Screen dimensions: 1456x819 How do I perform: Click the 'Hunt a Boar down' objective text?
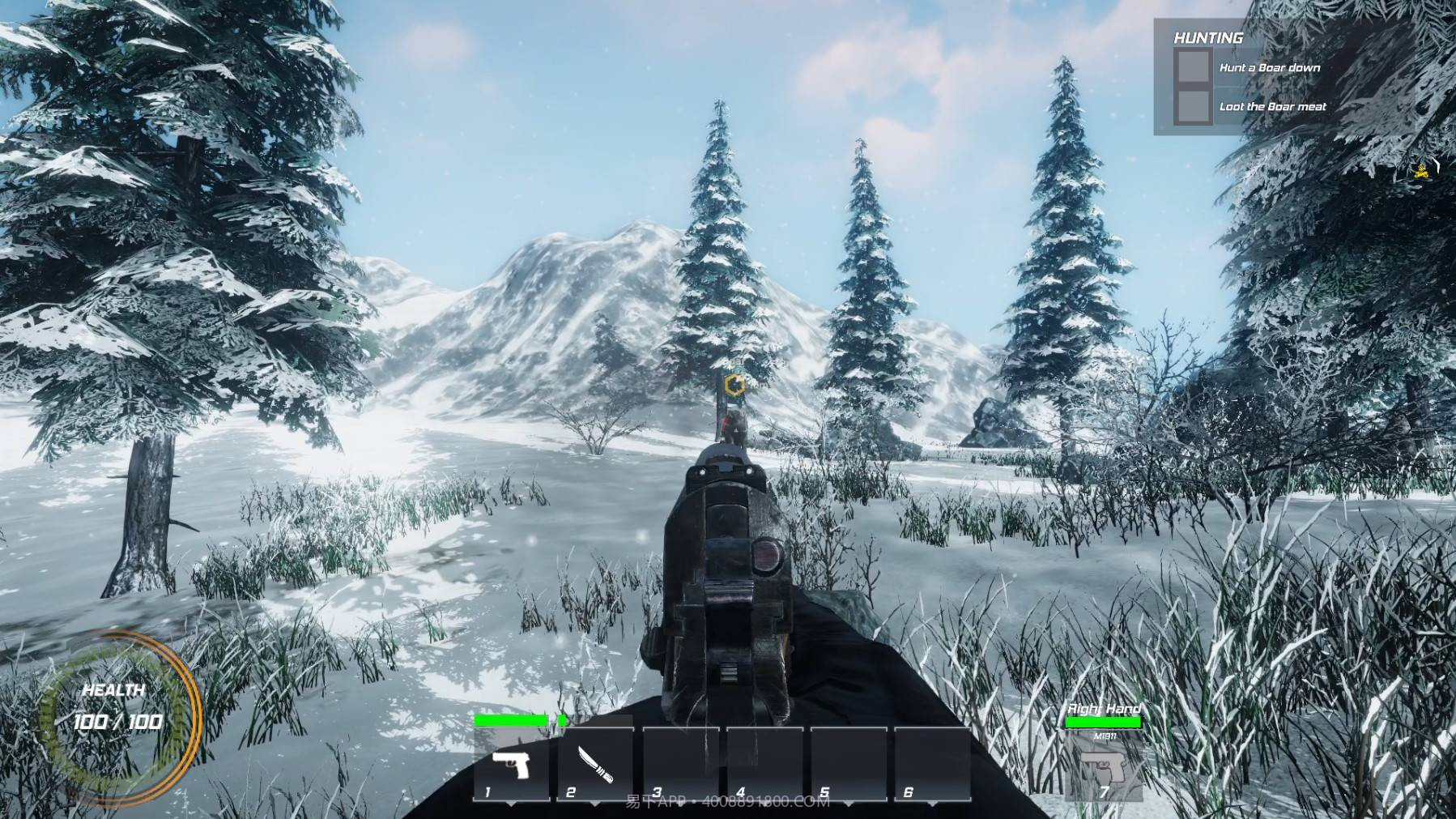(1270, 67)
